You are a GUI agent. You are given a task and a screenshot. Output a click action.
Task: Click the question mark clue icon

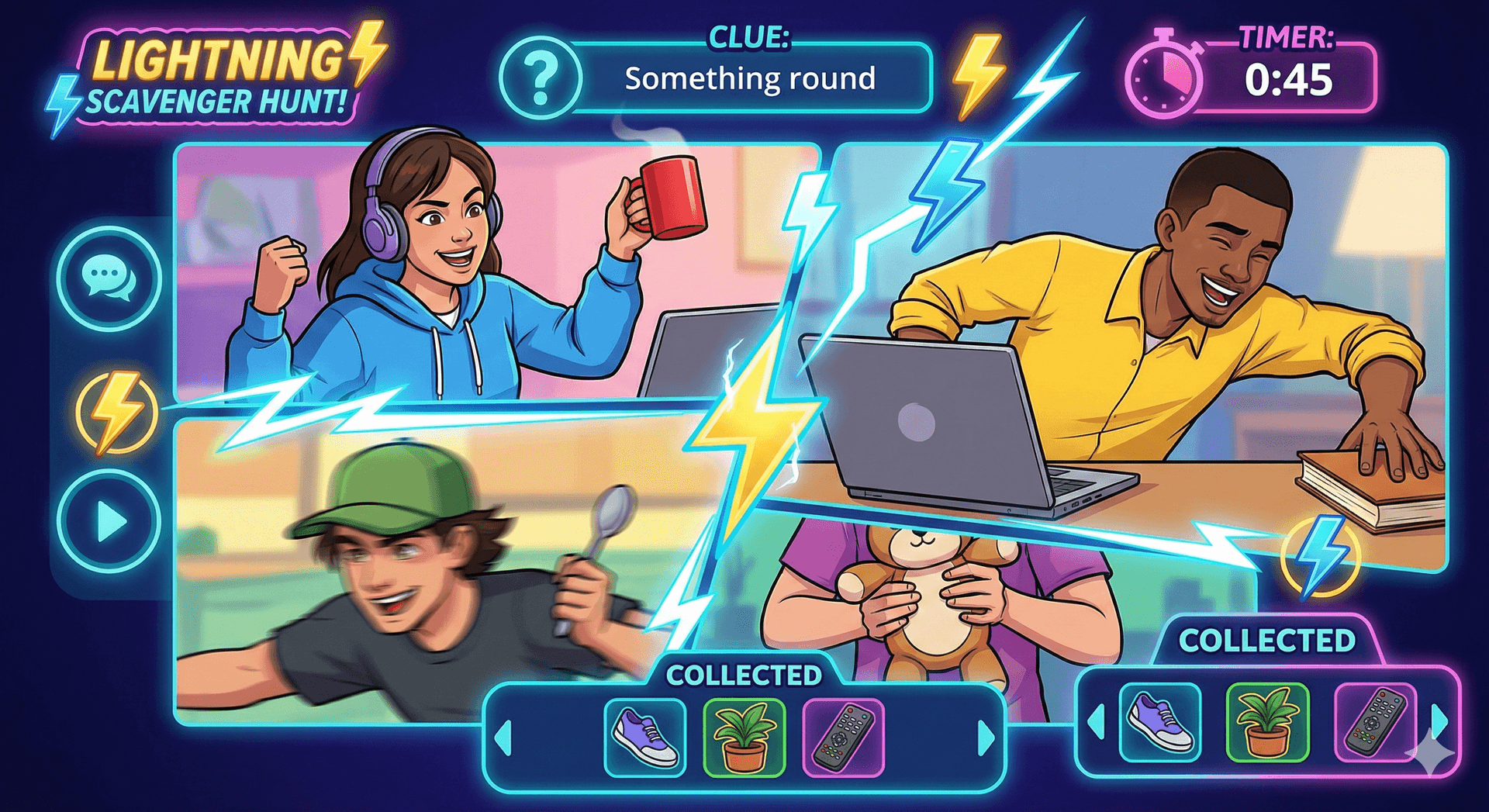(x=541, y=78)
